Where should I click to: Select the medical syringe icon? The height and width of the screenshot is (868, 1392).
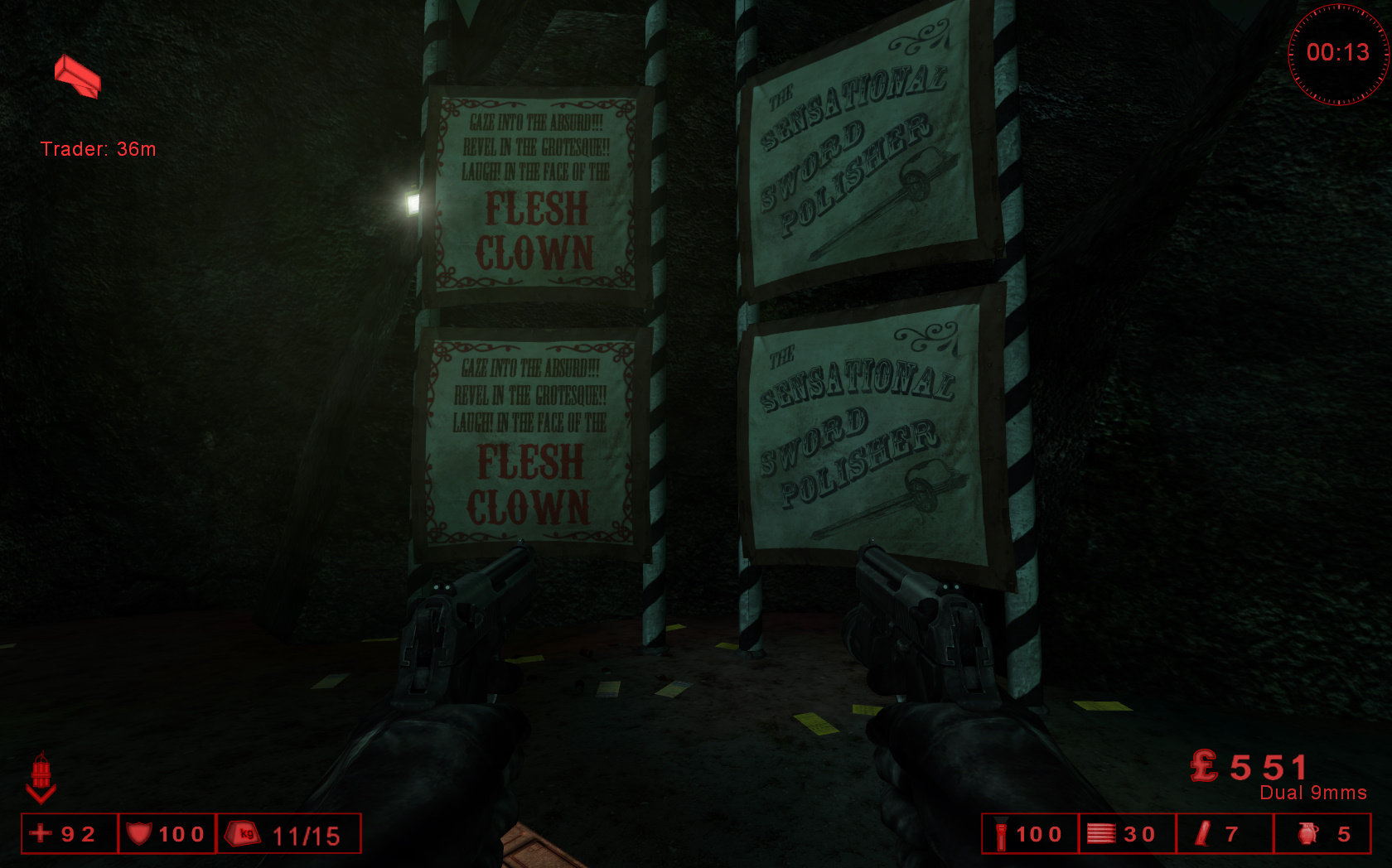click(1203, 833)
